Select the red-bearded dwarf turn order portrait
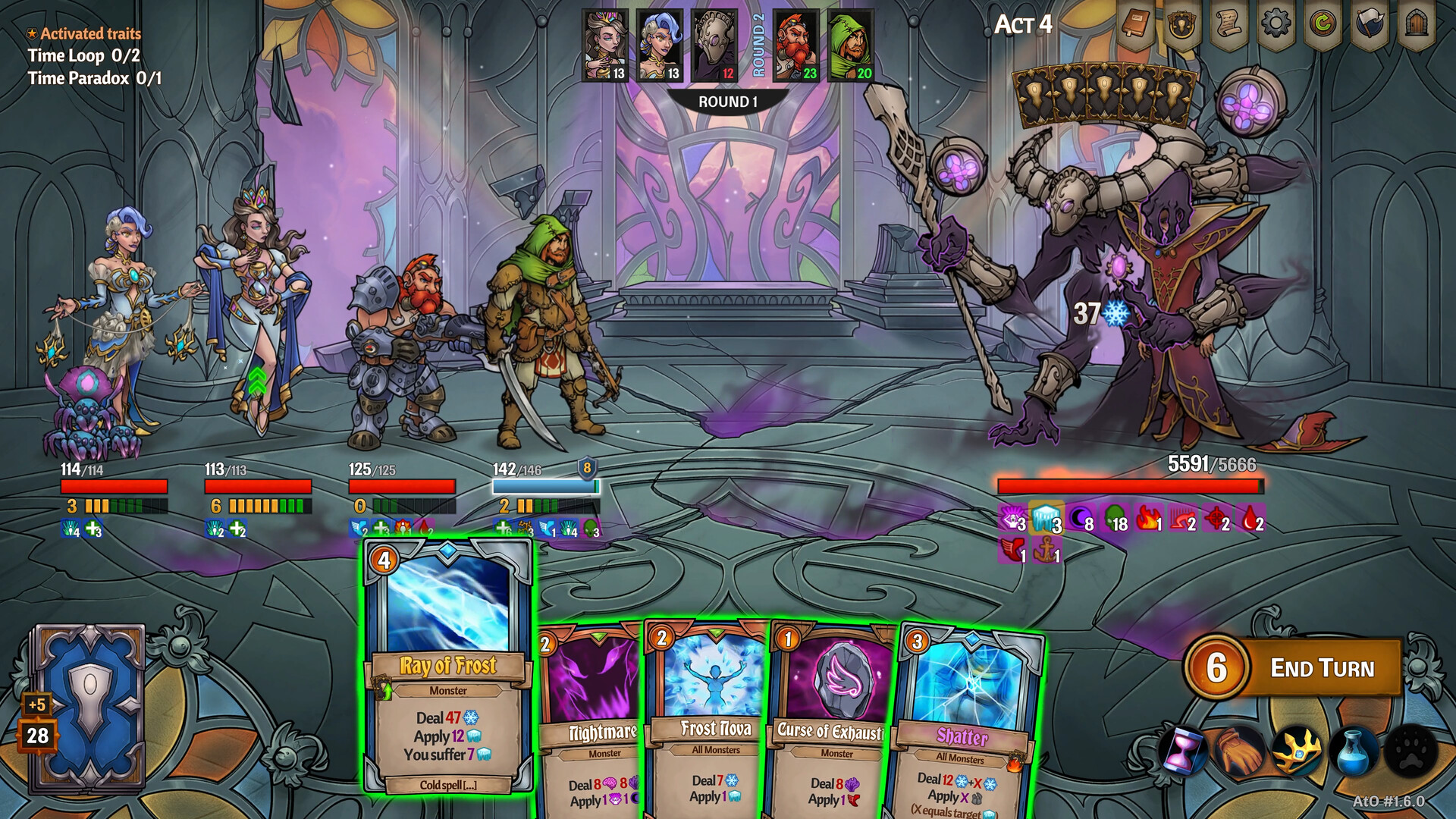Viewport: 1456px width, 819px height. pyautogui.click(x=796, y=44)
